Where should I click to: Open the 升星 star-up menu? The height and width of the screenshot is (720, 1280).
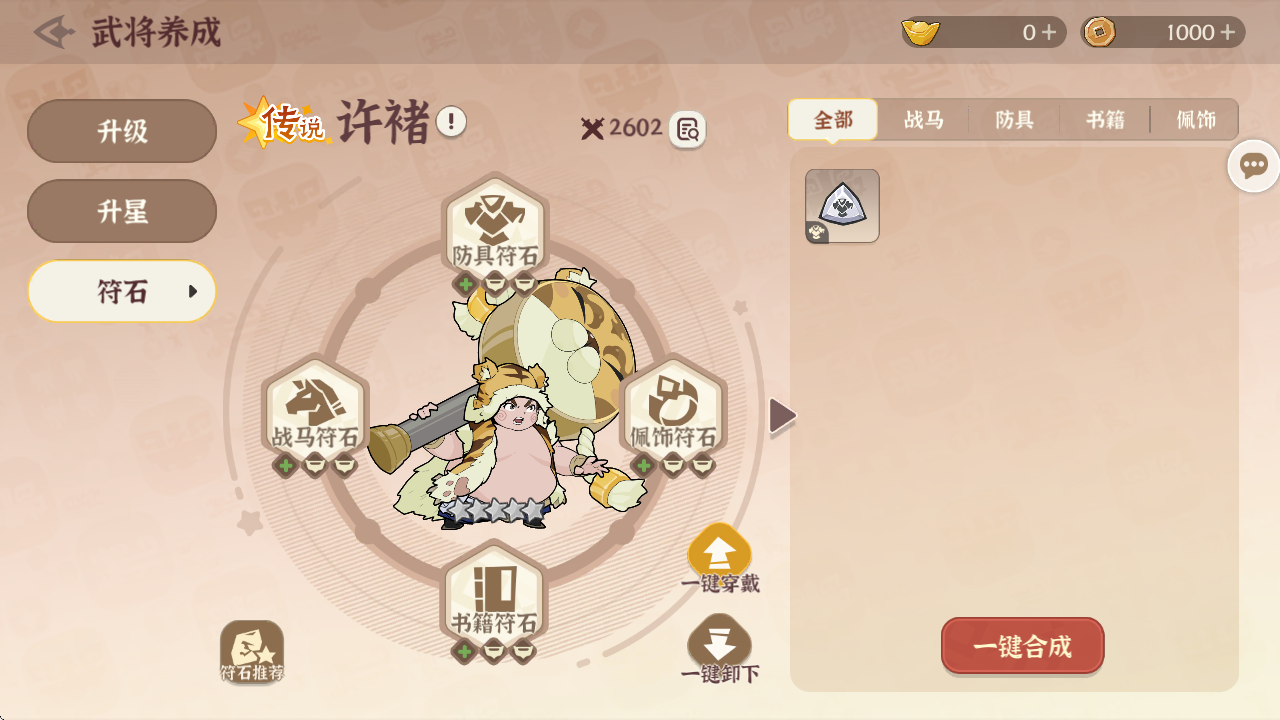(x=122, y=211)
